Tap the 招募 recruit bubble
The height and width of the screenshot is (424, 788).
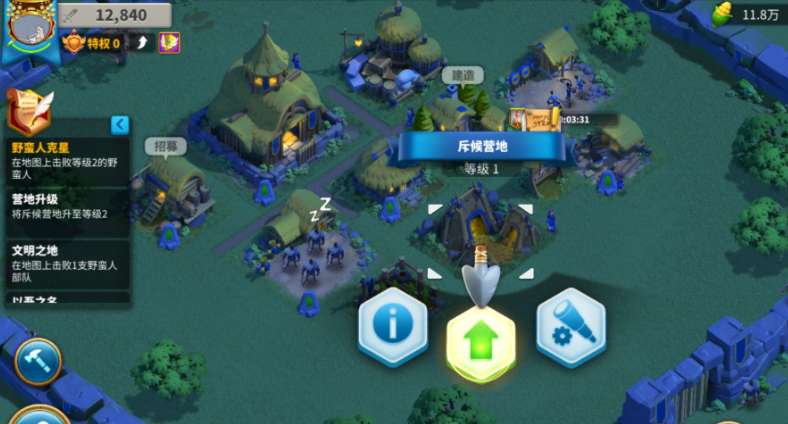click(166, 146)
